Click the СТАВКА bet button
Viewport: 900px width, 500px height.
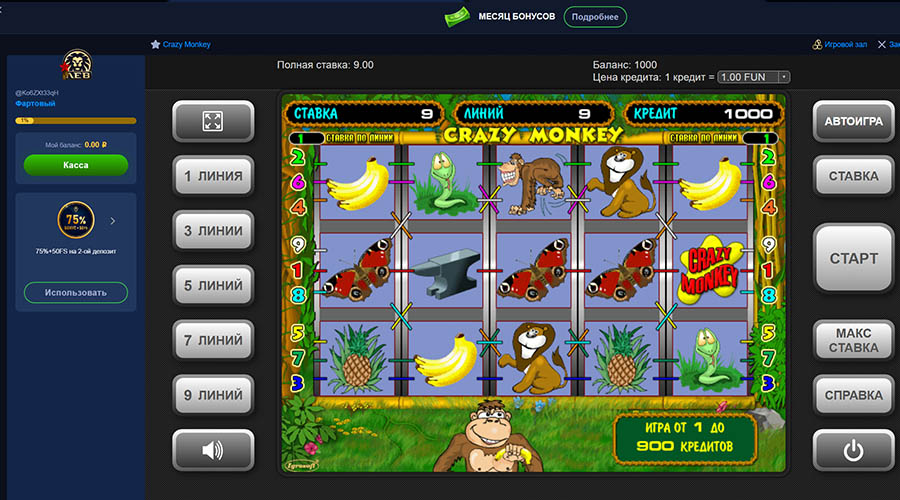pyautogui.click(x=853, y=176)
